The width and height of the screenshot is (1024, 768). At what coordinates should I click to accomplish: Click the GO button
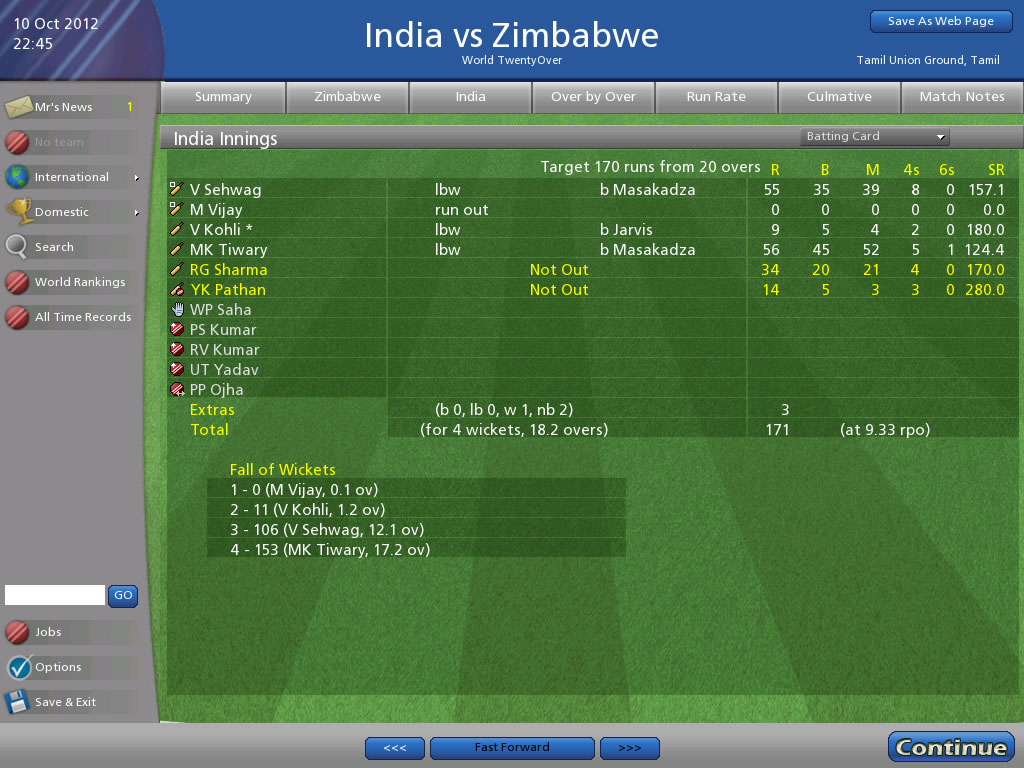click(123, 595)
